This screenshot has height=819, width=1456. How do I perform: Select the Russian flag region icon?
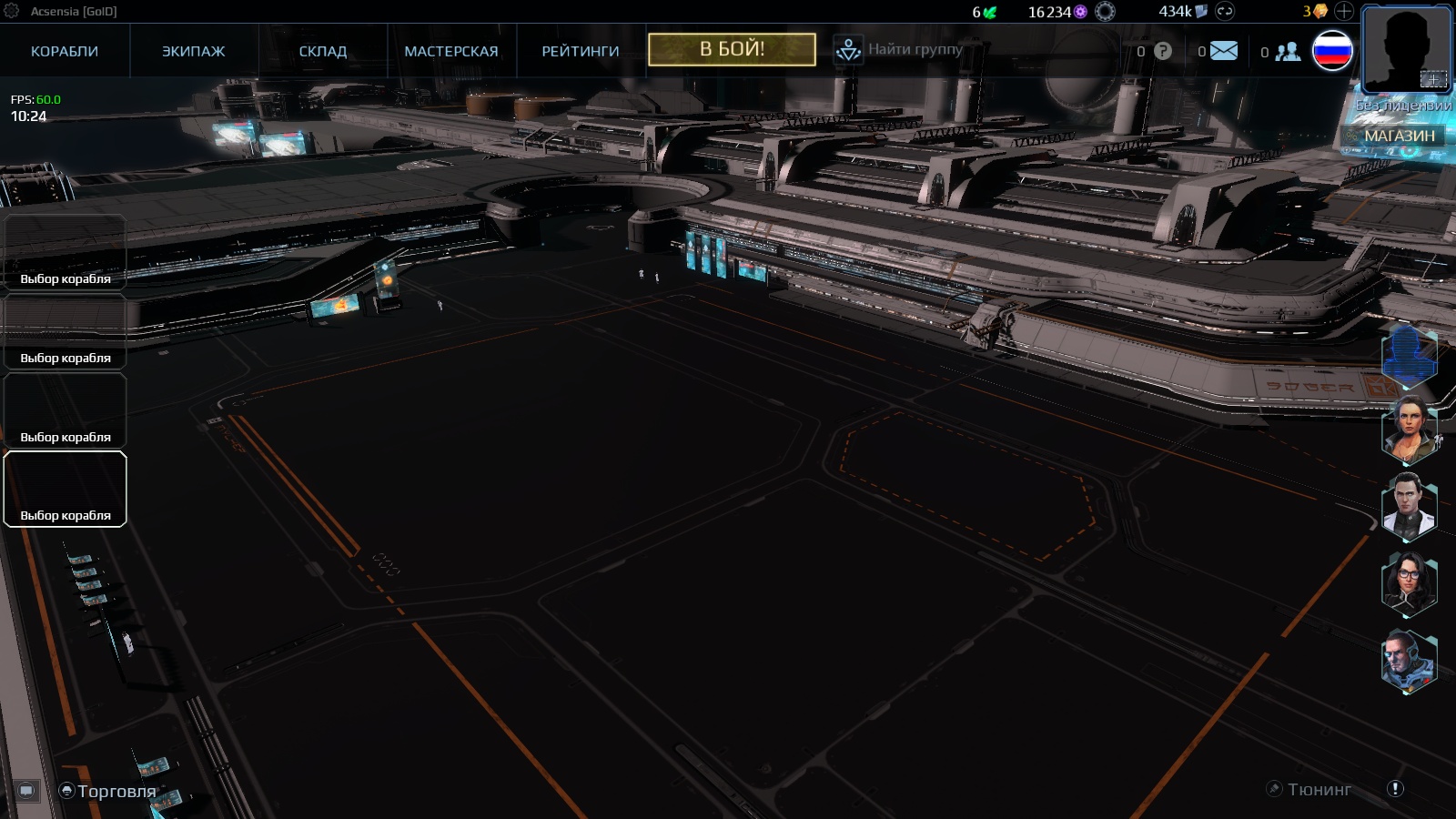1332,51
